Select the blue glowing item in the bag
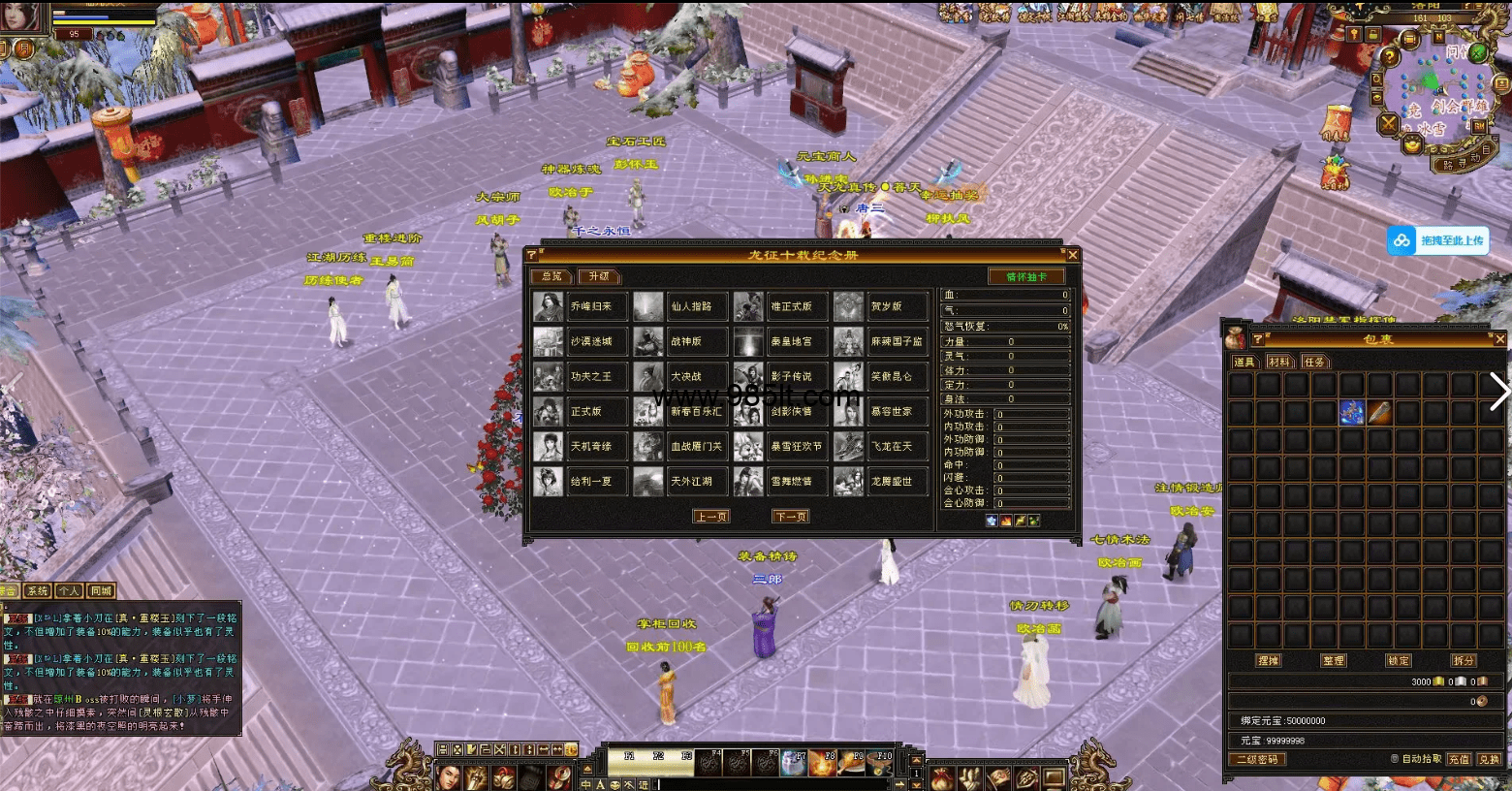Viewport: 1512px width, 791px height. (1351, 413)
